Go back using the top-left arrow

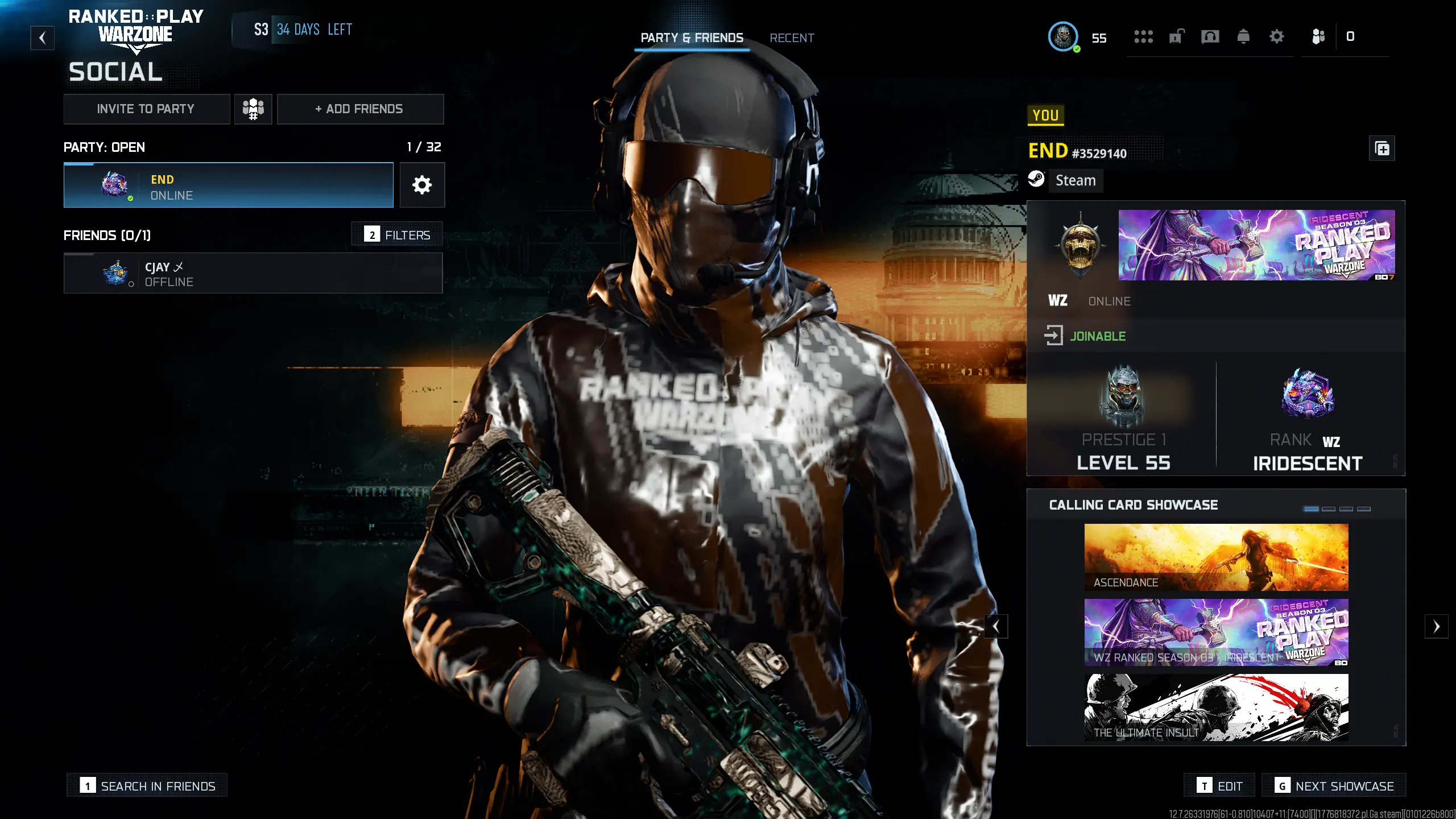coord(42,38)
